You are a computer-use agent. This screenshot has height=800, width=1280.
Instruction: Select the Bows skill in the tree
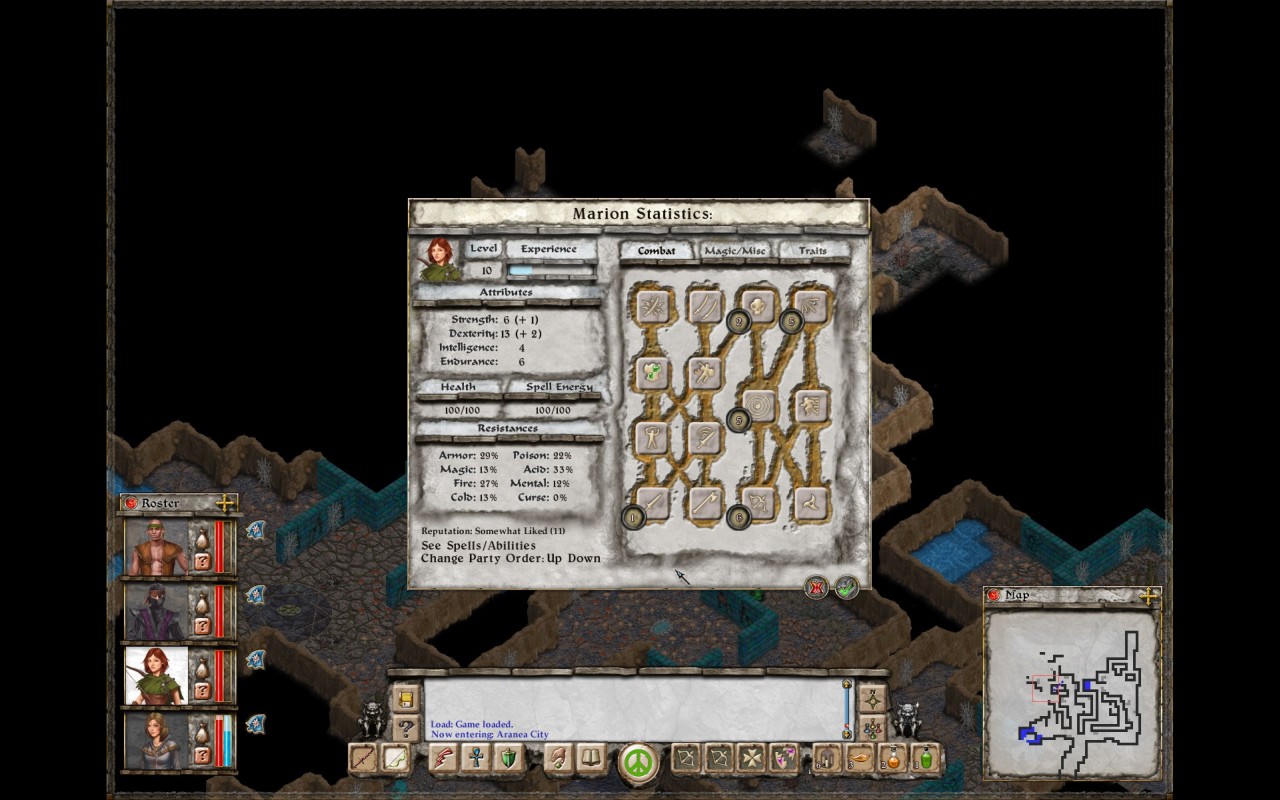pos(757,502)
